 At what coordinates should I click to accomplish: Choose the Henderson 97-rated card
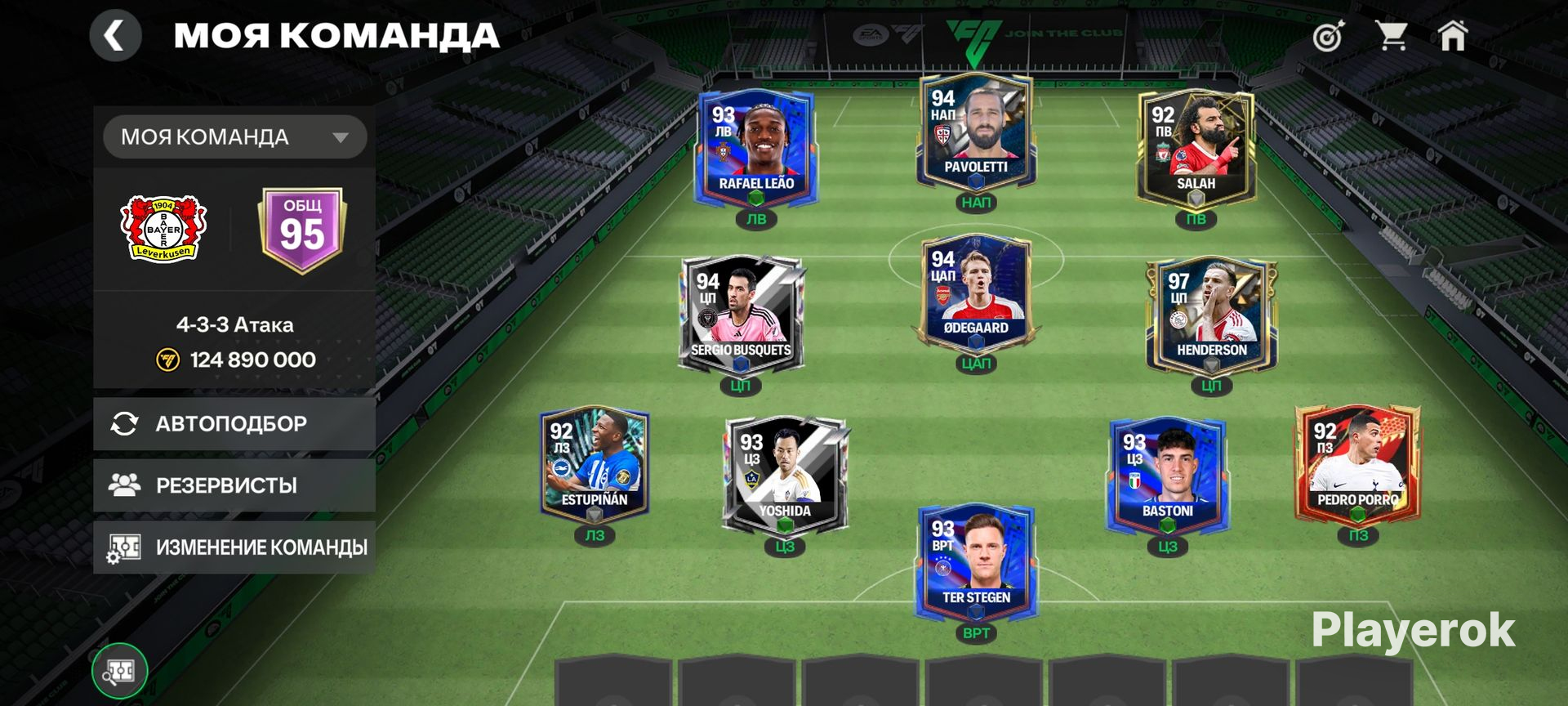pos(1211,315)
